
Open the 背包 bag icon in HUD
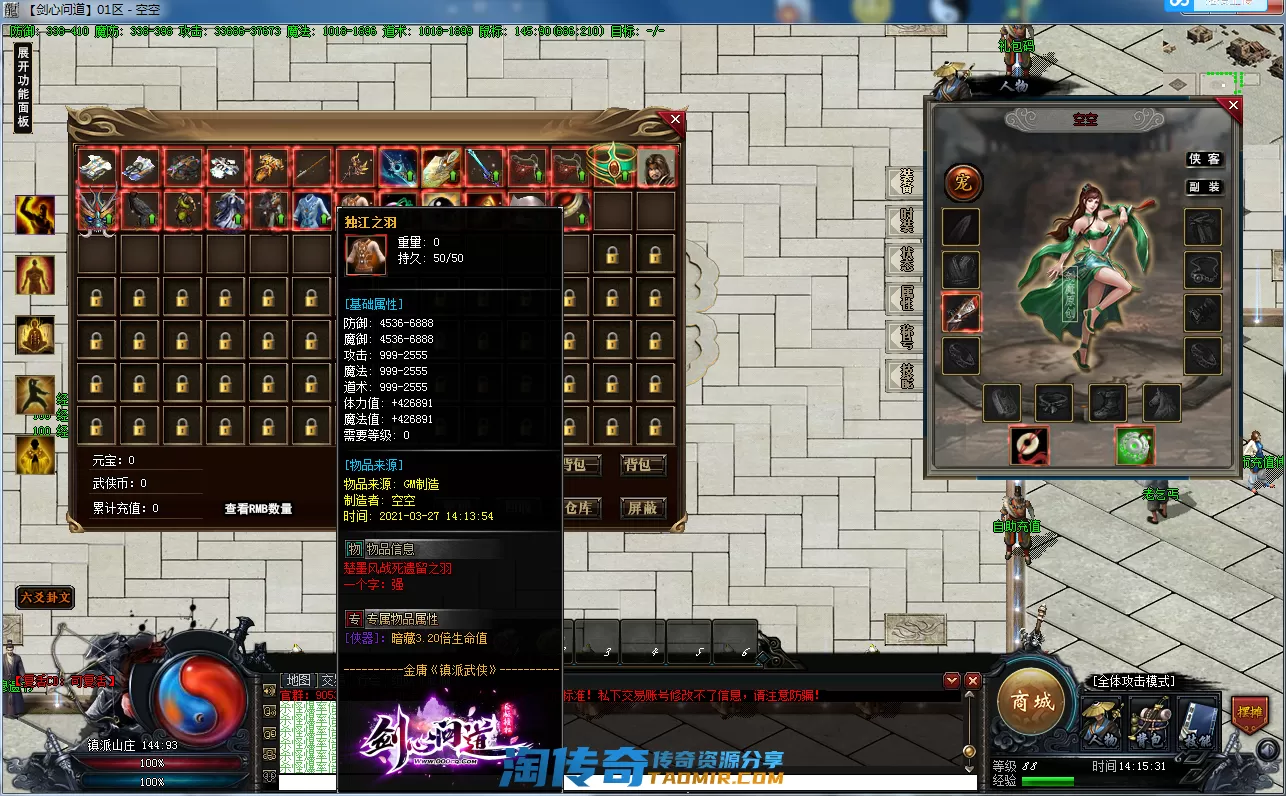coord(1149,724)
